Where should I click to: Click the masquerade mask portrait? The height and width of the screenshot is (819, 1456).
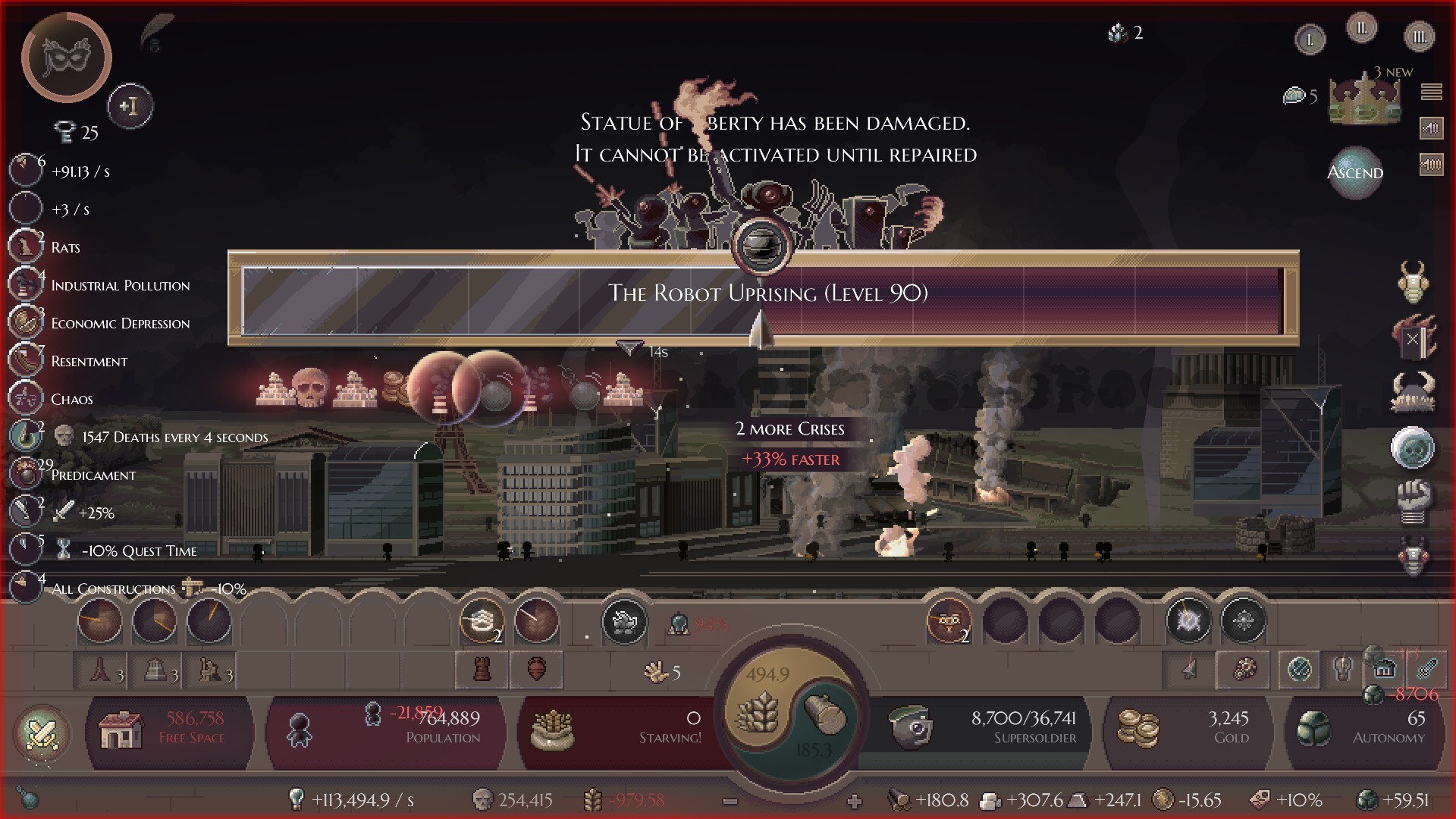(x=67, y=58)
